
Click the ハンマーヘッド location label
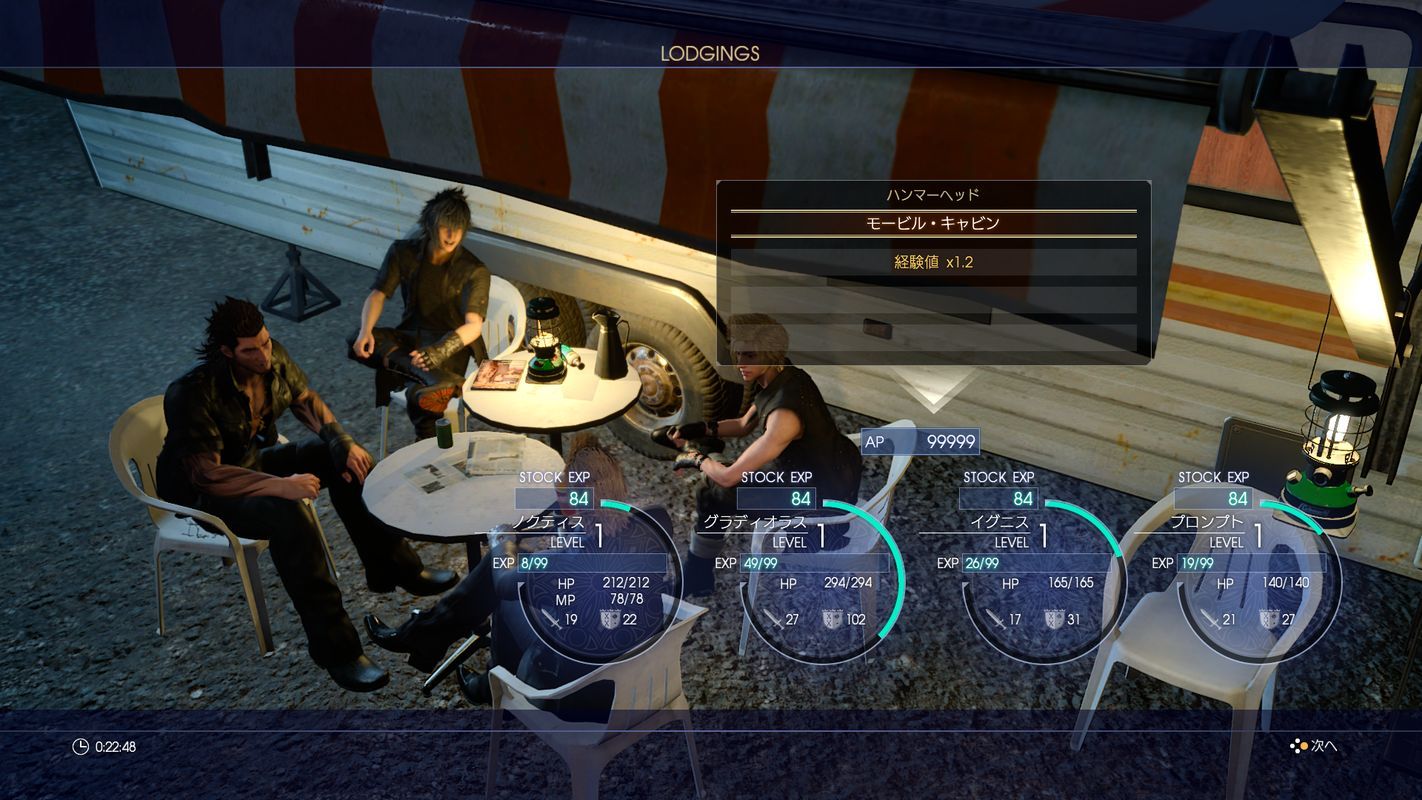[934, 193]
